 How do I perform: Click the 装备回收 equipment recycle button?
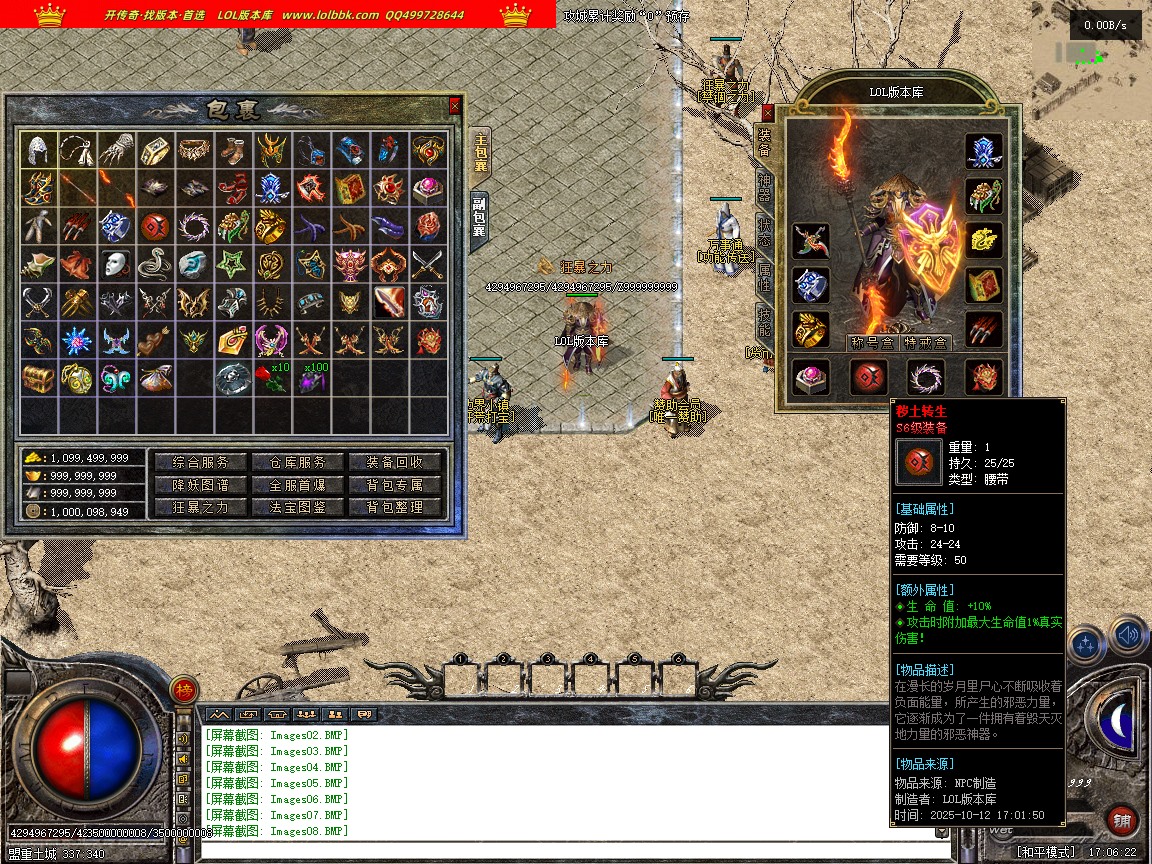coord(394,462)
